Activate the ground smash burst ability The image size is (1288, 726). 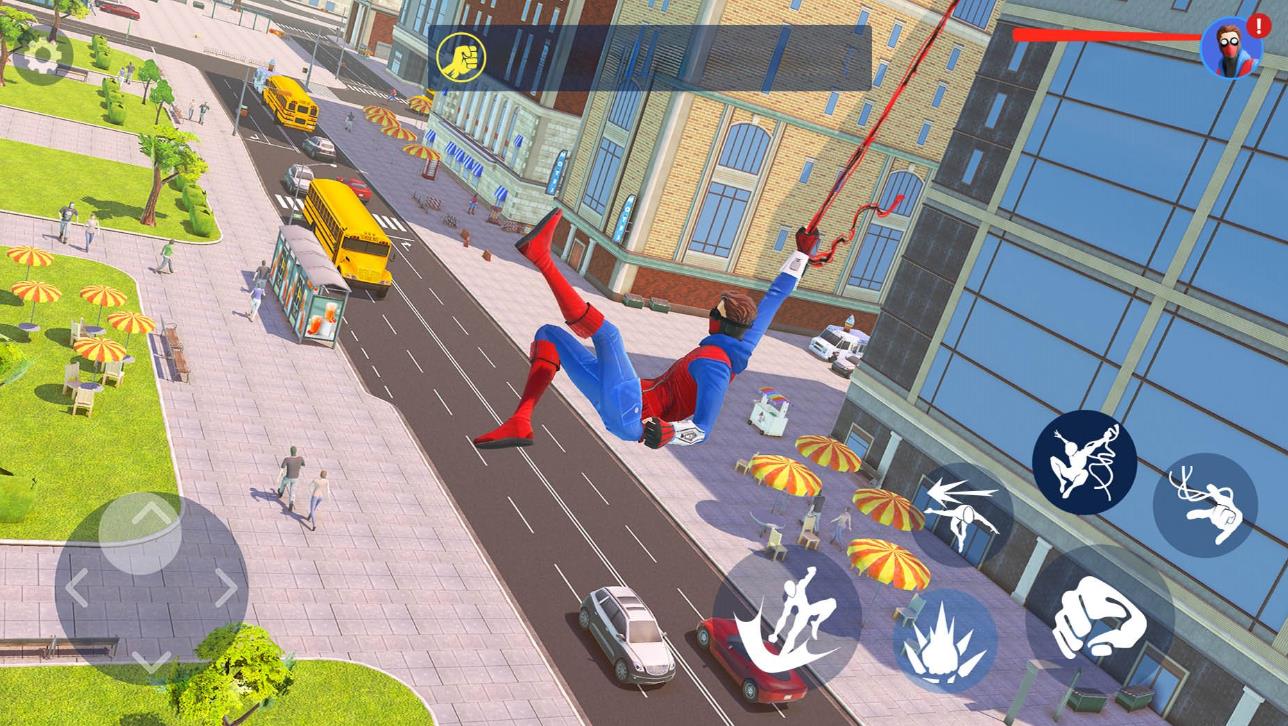[944, 641]
